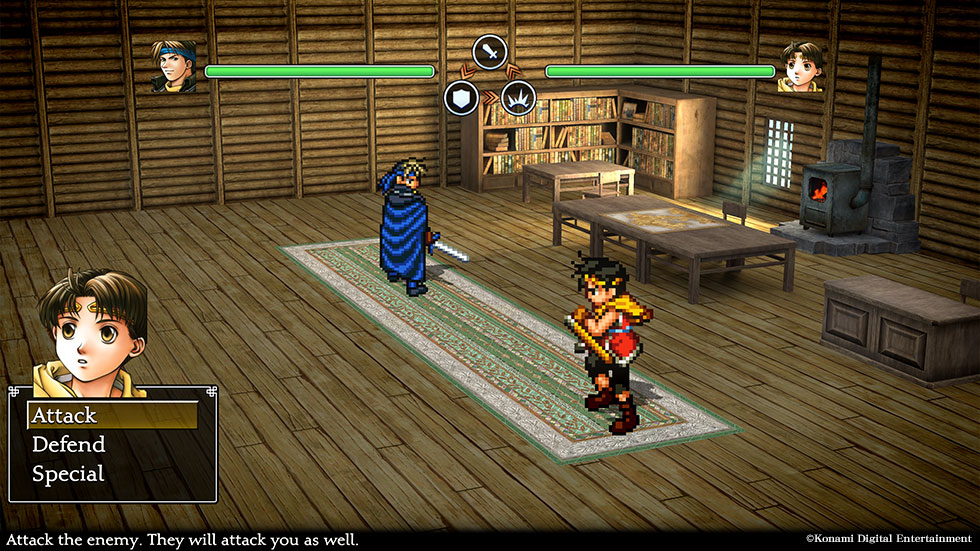Screen dimensions: 980x551
Task: Click the burst special icon in the duel triangle
Action: click(x=519, y=98)
